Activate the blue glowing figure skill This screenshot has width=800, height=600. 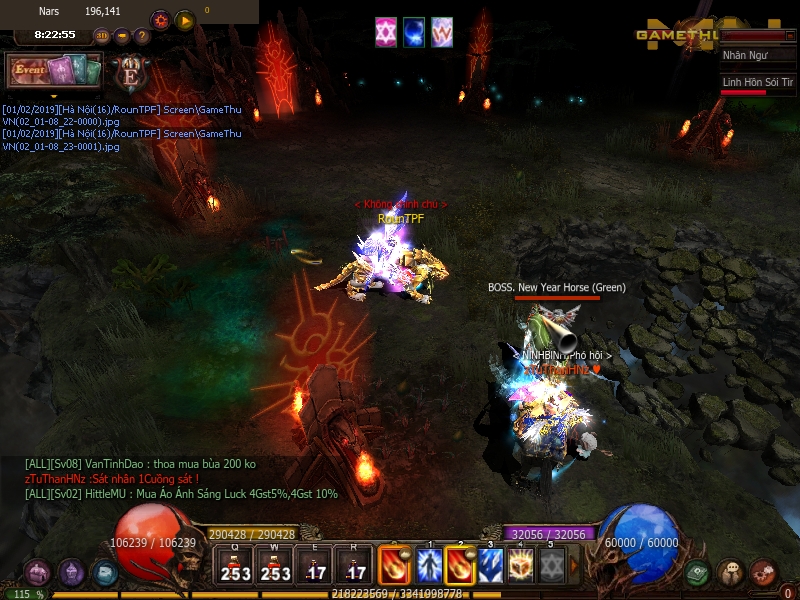[x=429, y=566]
